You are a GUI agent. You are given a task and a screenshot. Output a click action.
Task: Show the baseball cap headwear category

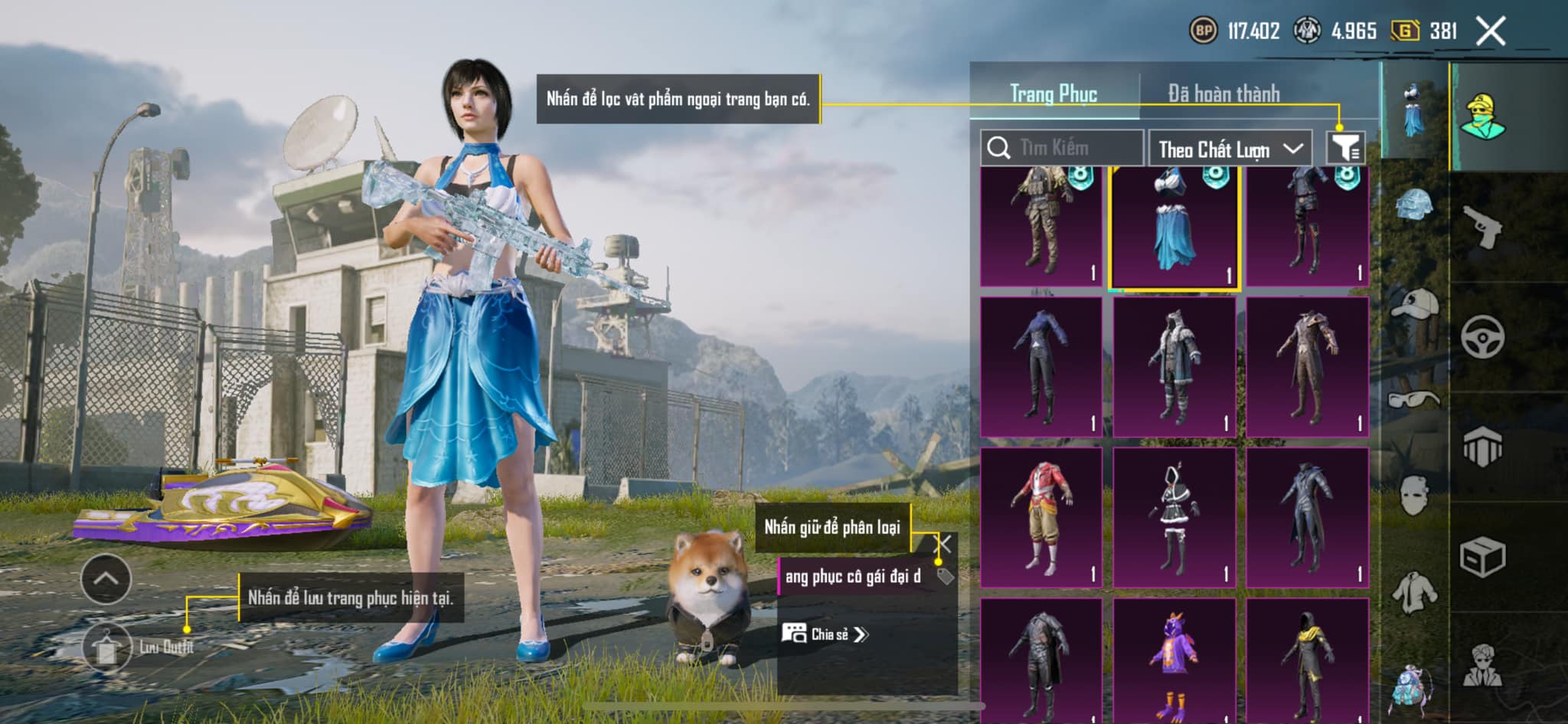coord(1414,303)
